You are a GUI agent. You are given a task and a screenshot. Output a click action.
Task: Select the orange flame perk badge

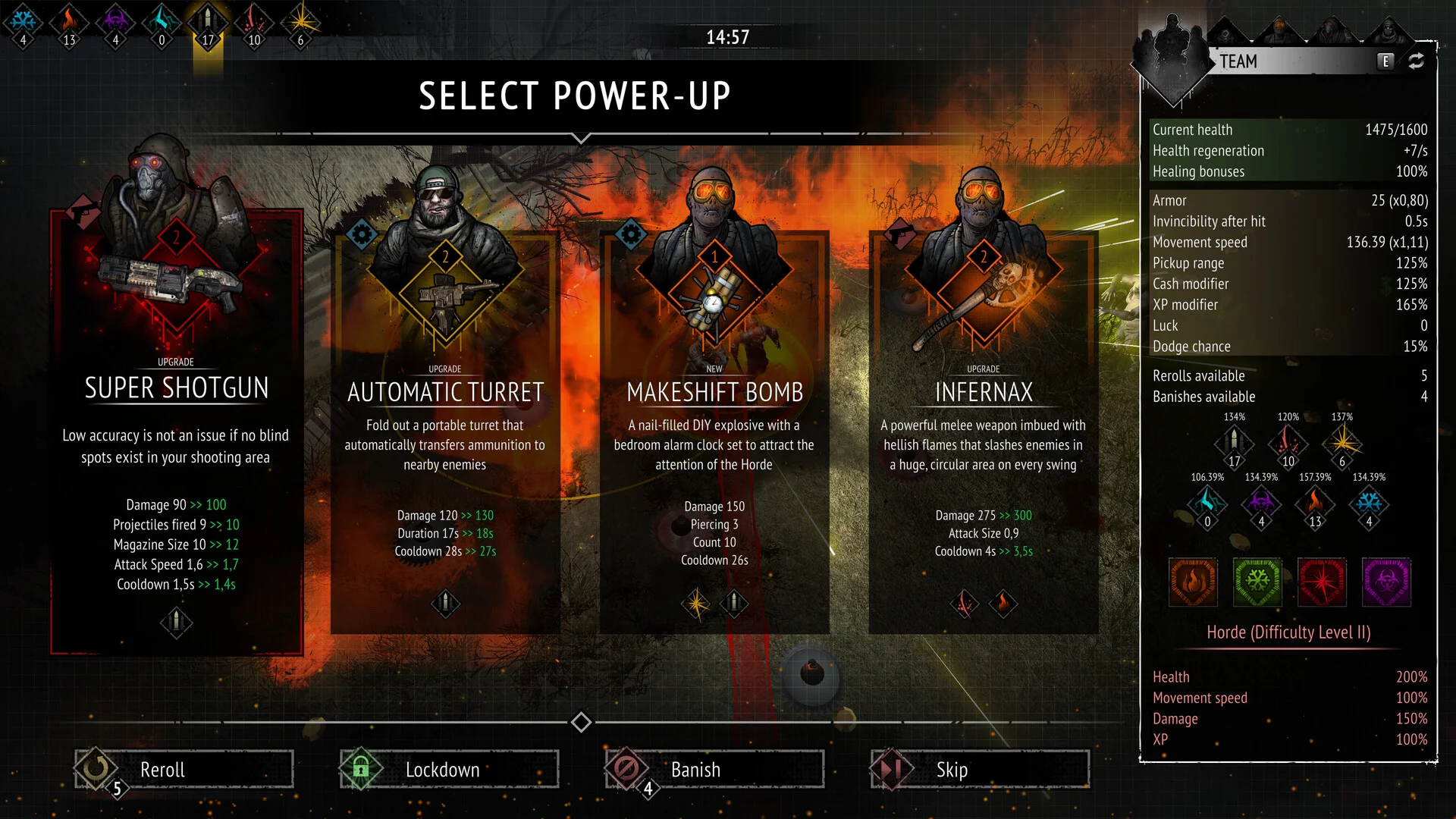tap(1193, 582)
